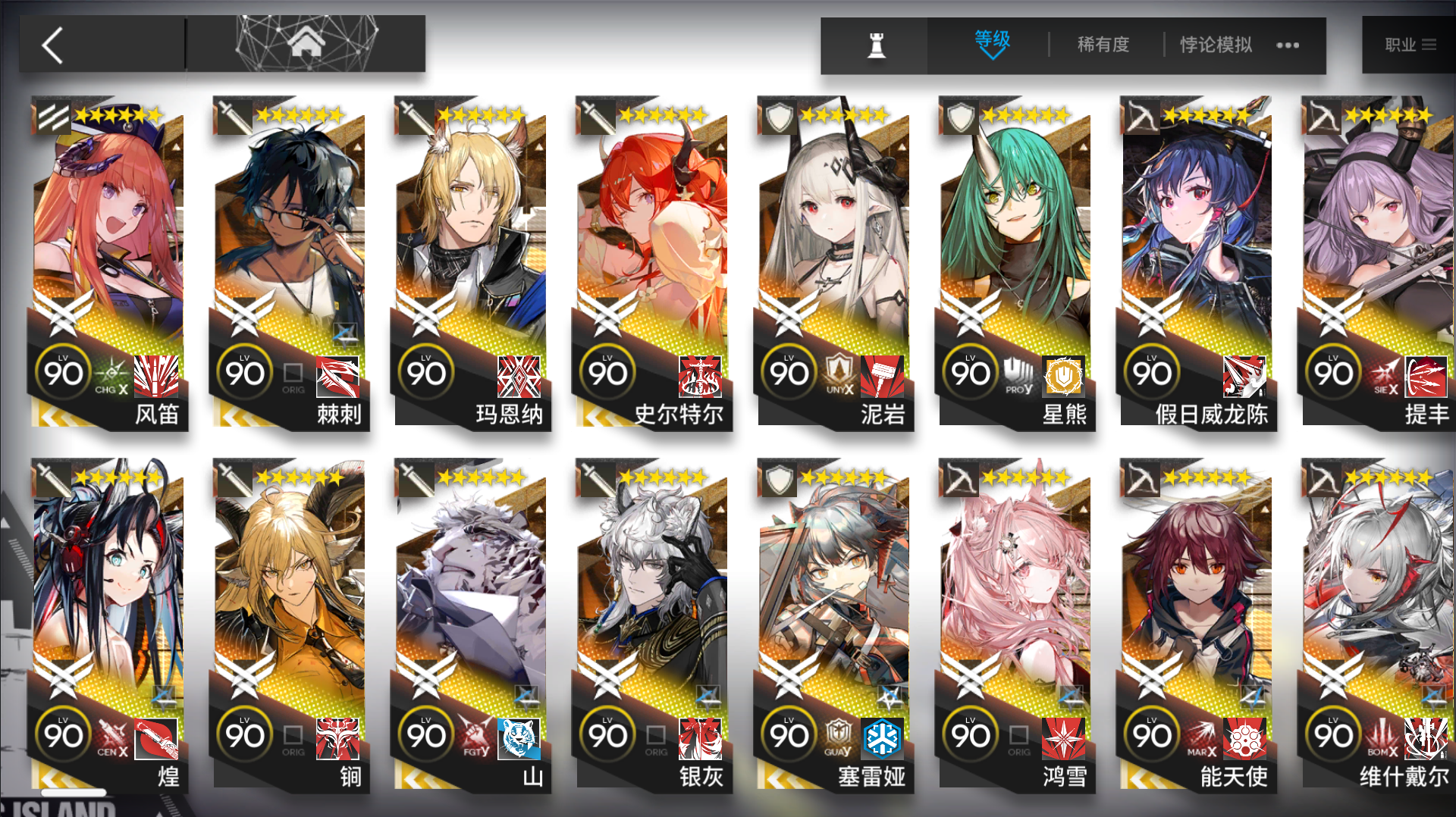Open the 悖论模拟 tab
The width and height of the screenshot is (1456, 817).
pyautogui.click(x=1214, y=45)
